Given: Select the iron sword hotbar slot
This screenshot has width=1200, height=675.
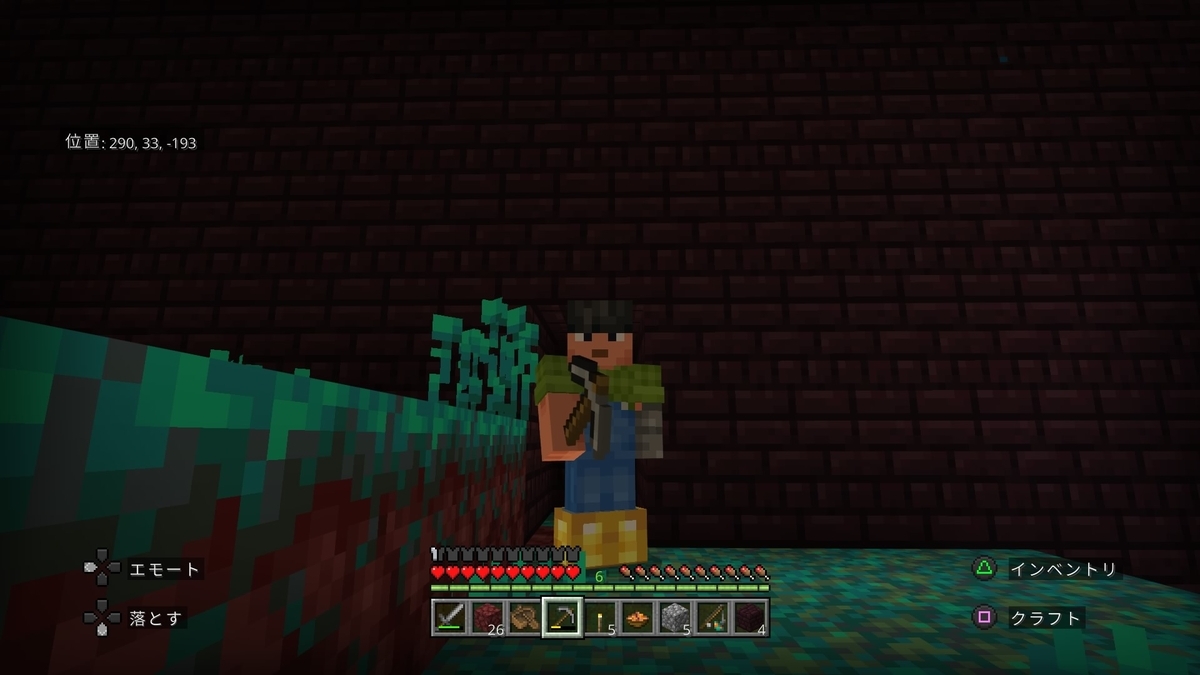Looking at the screenshot, I should click(449, 617).
